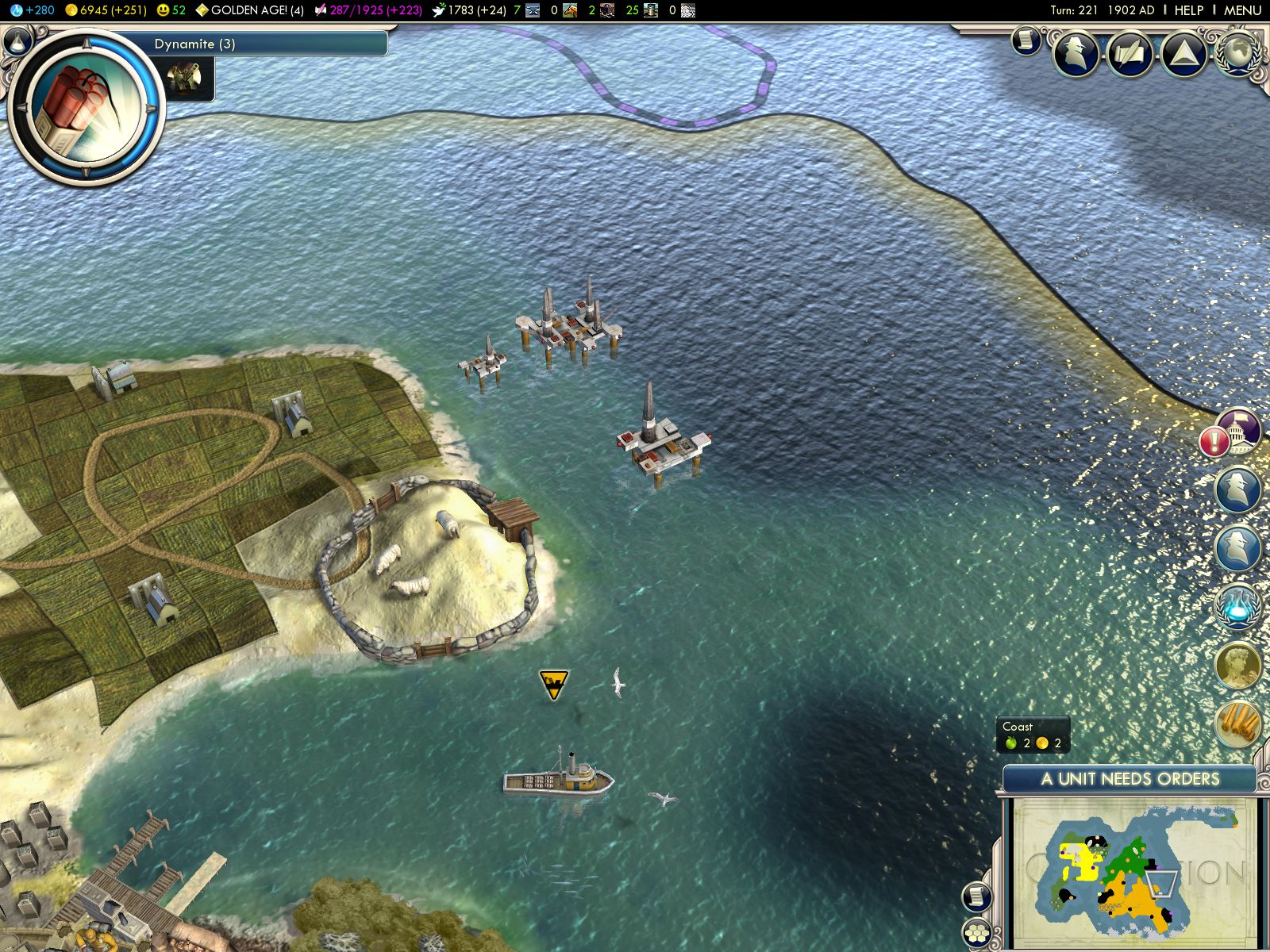Open the notification log scroll icon
This screenshot has width=1270, height=952.
click(1026, 40)
